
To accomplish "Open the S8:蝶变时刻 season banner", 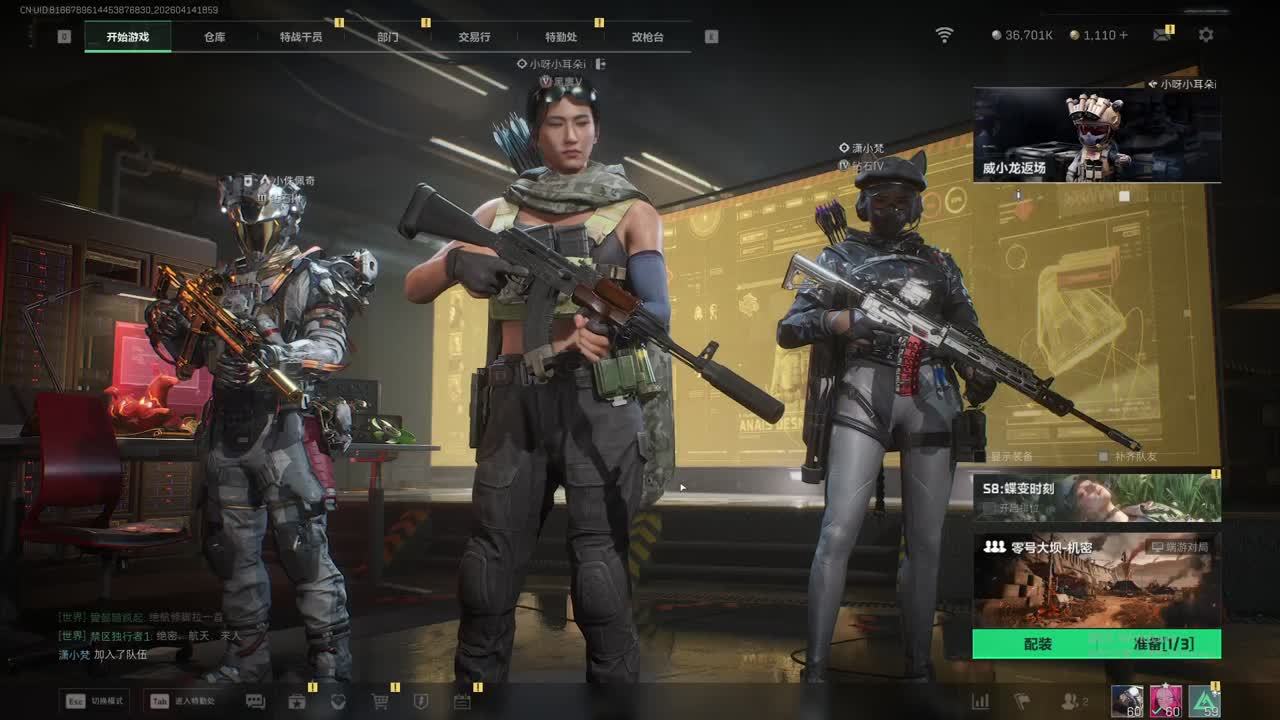I will 1096,498.
